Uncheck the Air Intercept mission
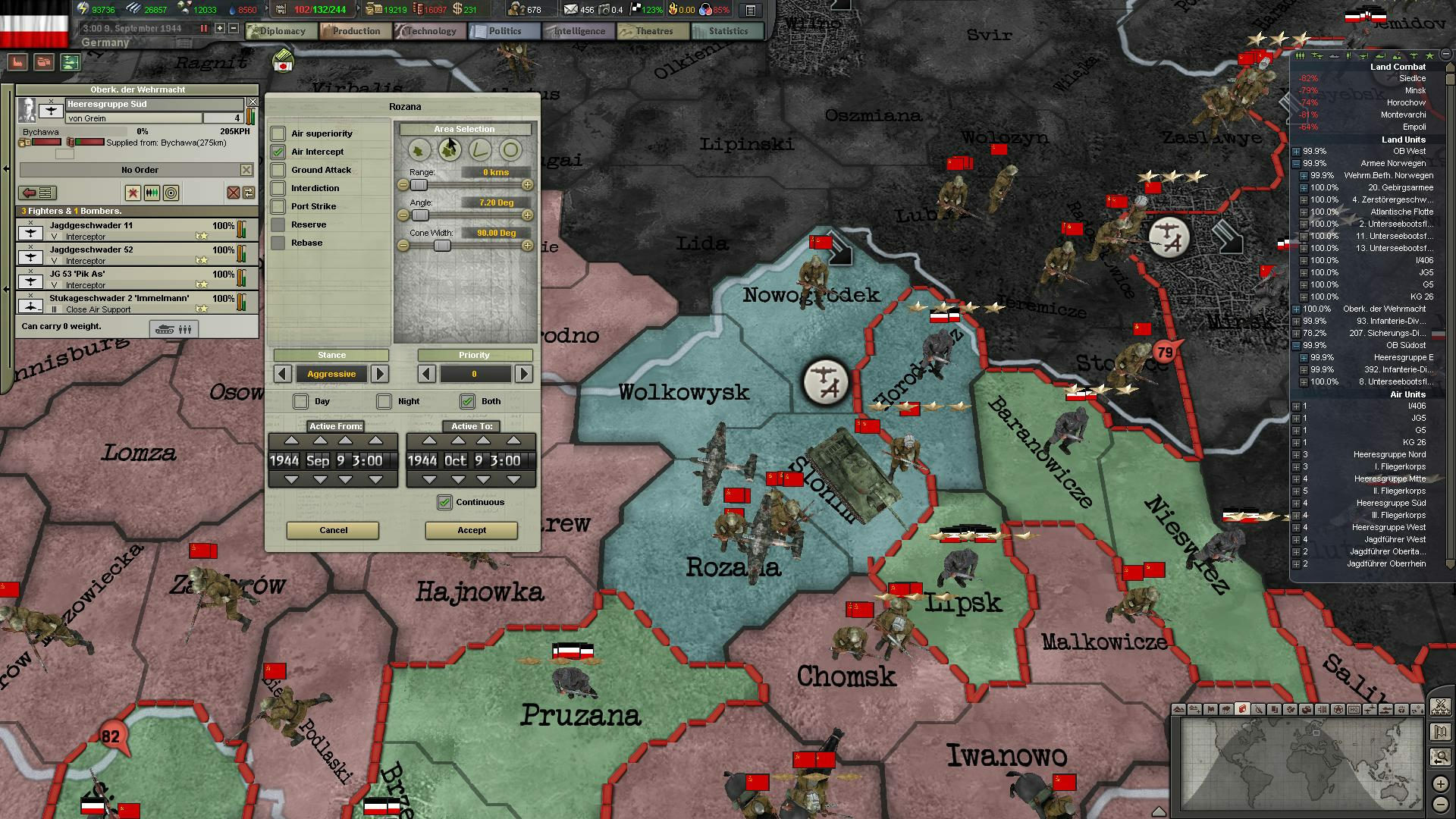Screen dimensions: 1456x819 (x=278, y=152)
